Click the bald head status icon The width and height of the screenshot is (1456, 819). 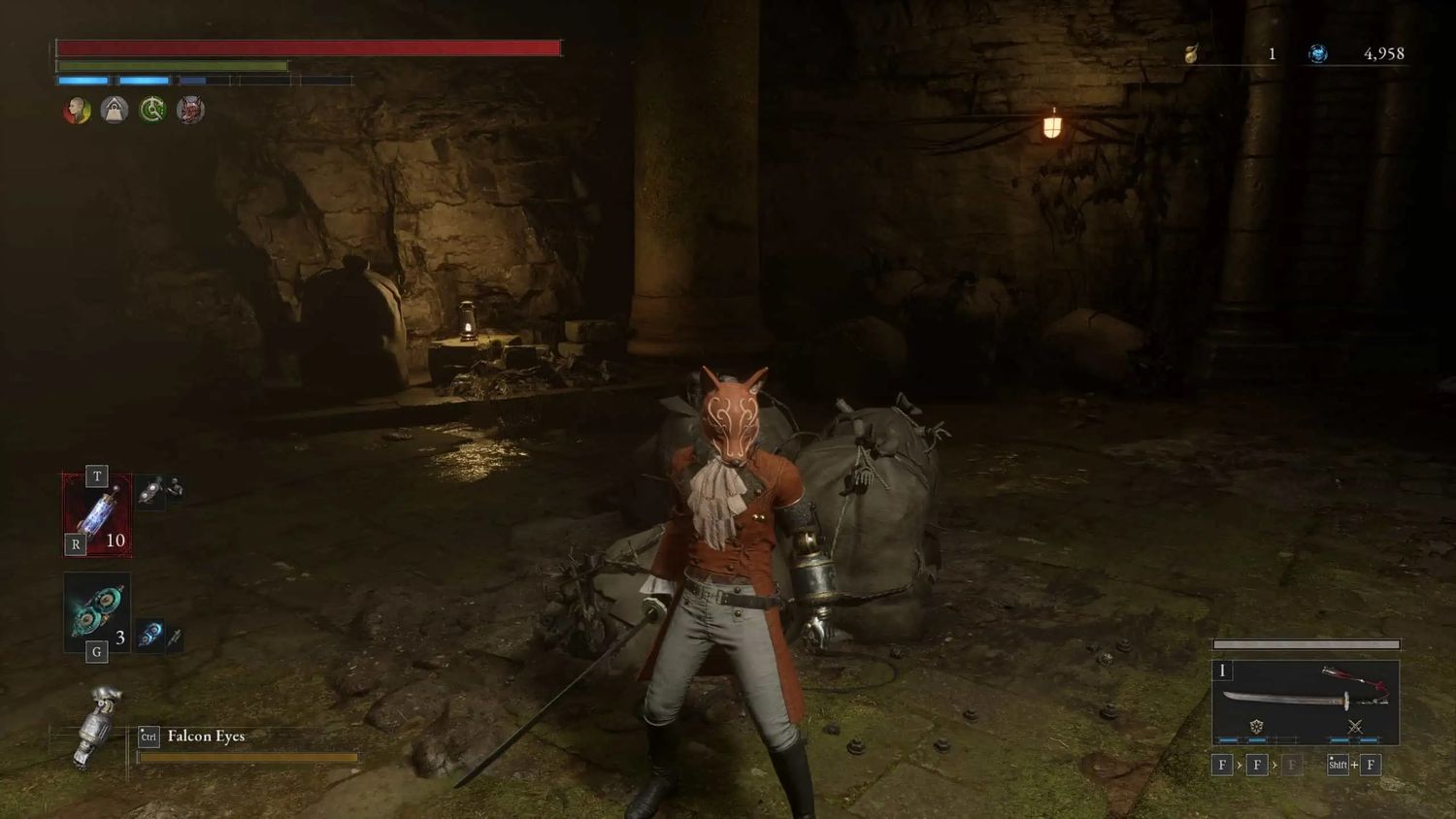[x=77, y=110]
